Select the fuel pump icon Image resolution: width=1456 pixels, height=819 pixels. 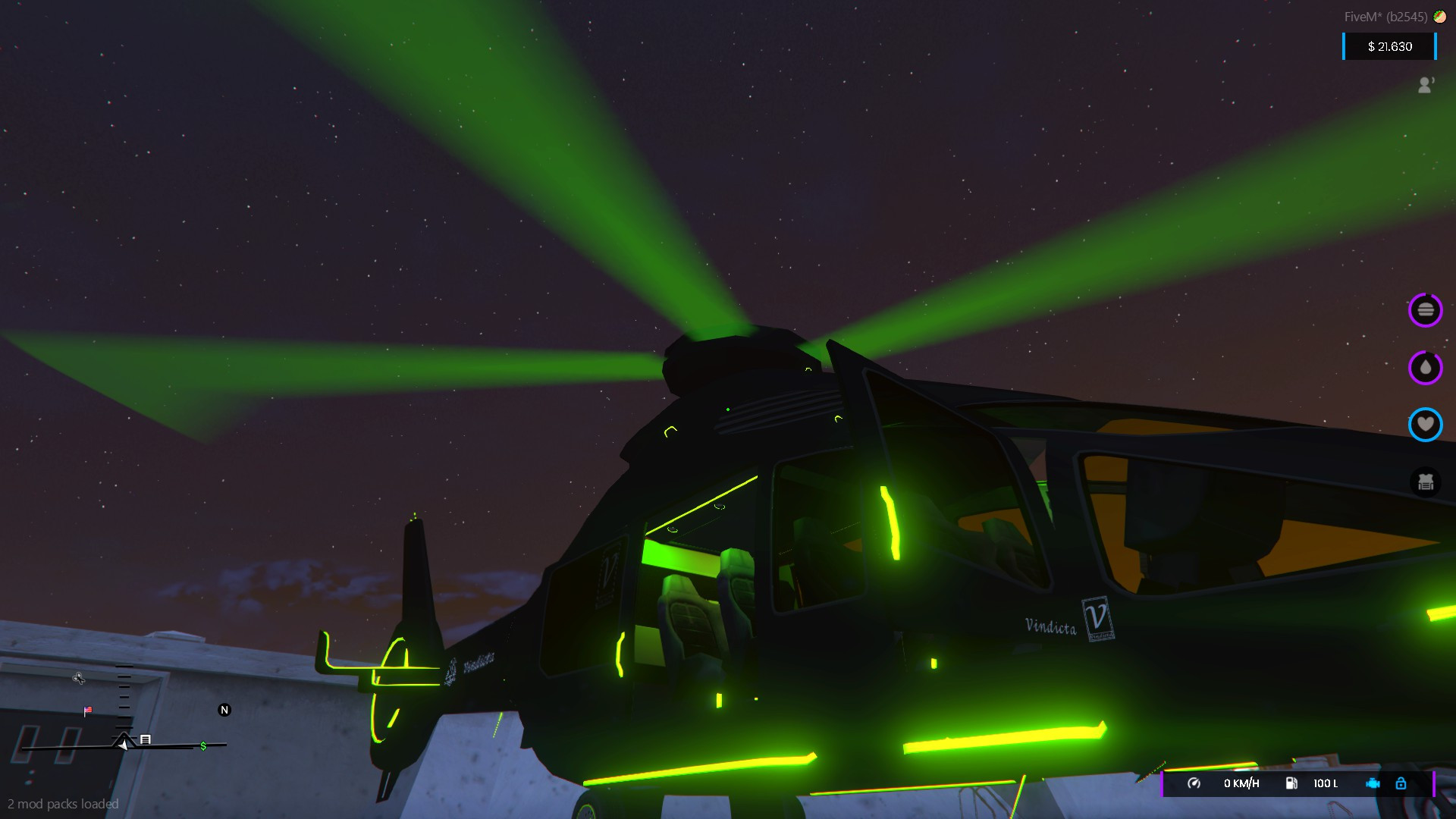point(1293,783)
